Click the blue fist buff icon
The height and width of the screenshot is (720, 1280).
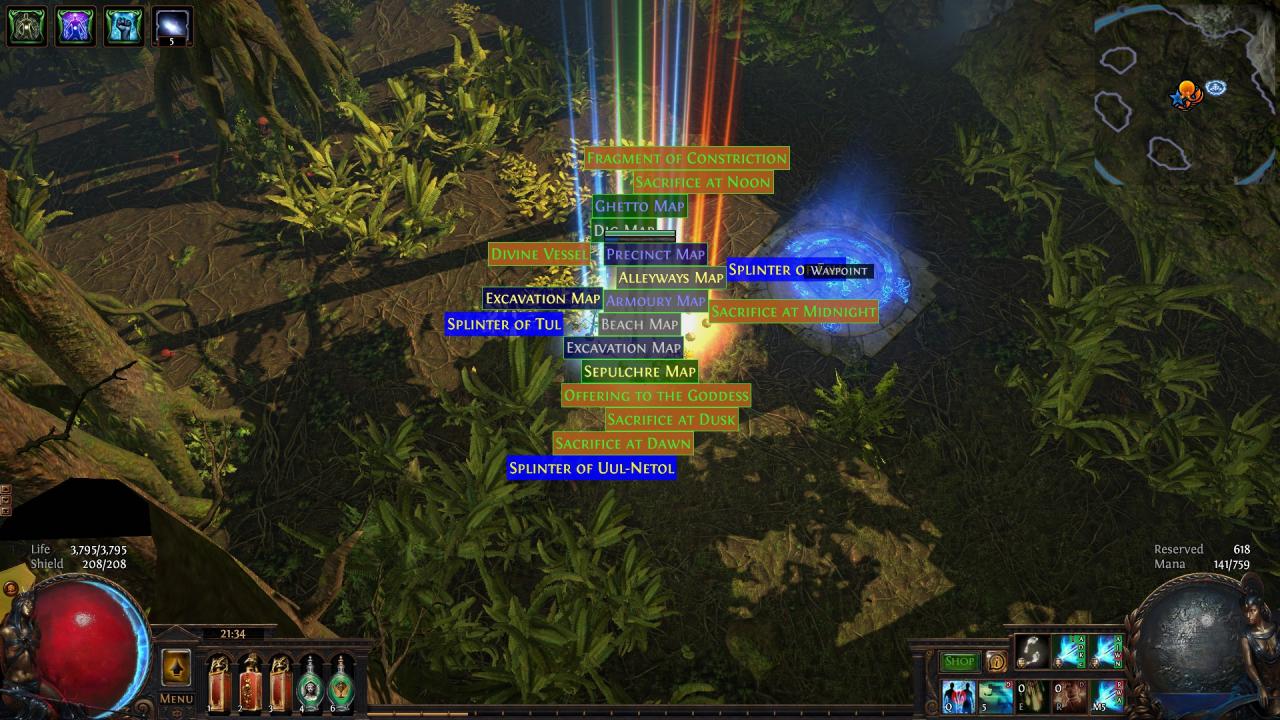pos(123,26)
